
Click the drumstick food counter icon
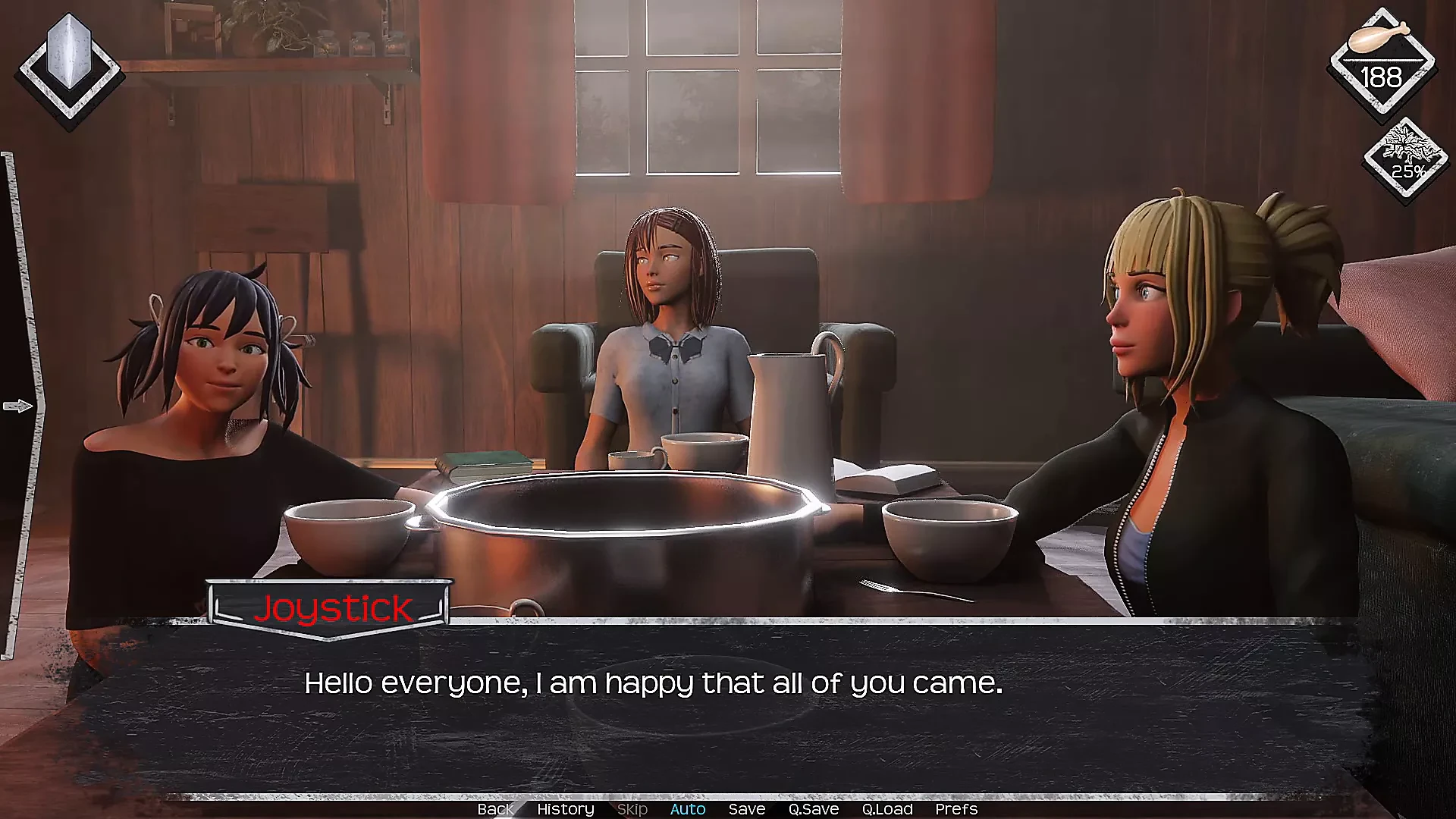[1380, 62]
